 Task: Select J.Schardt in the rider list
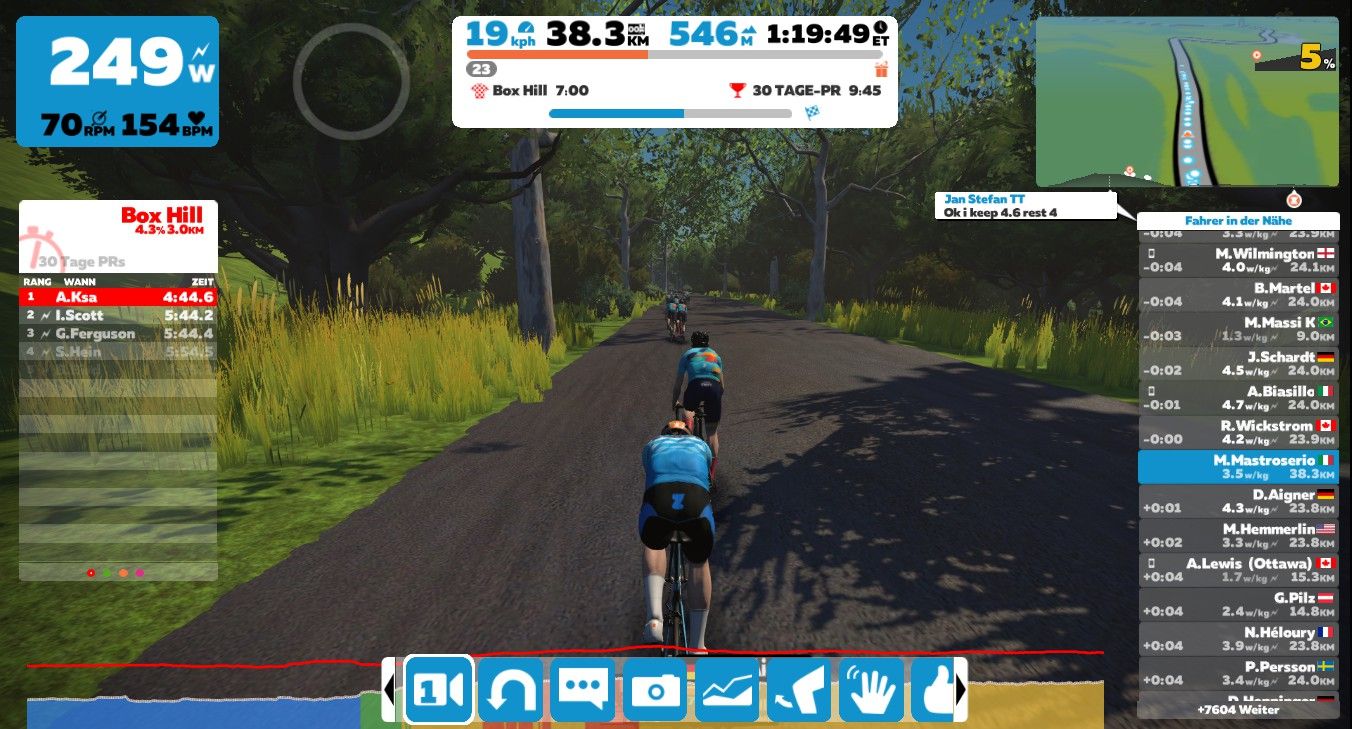[x=1237, y=363]
